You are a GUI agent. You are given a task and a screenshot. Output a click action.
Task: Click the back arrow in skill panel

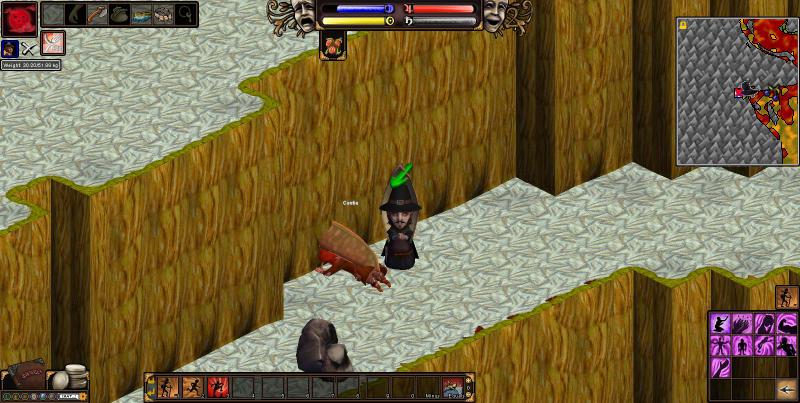coord(787,389)
